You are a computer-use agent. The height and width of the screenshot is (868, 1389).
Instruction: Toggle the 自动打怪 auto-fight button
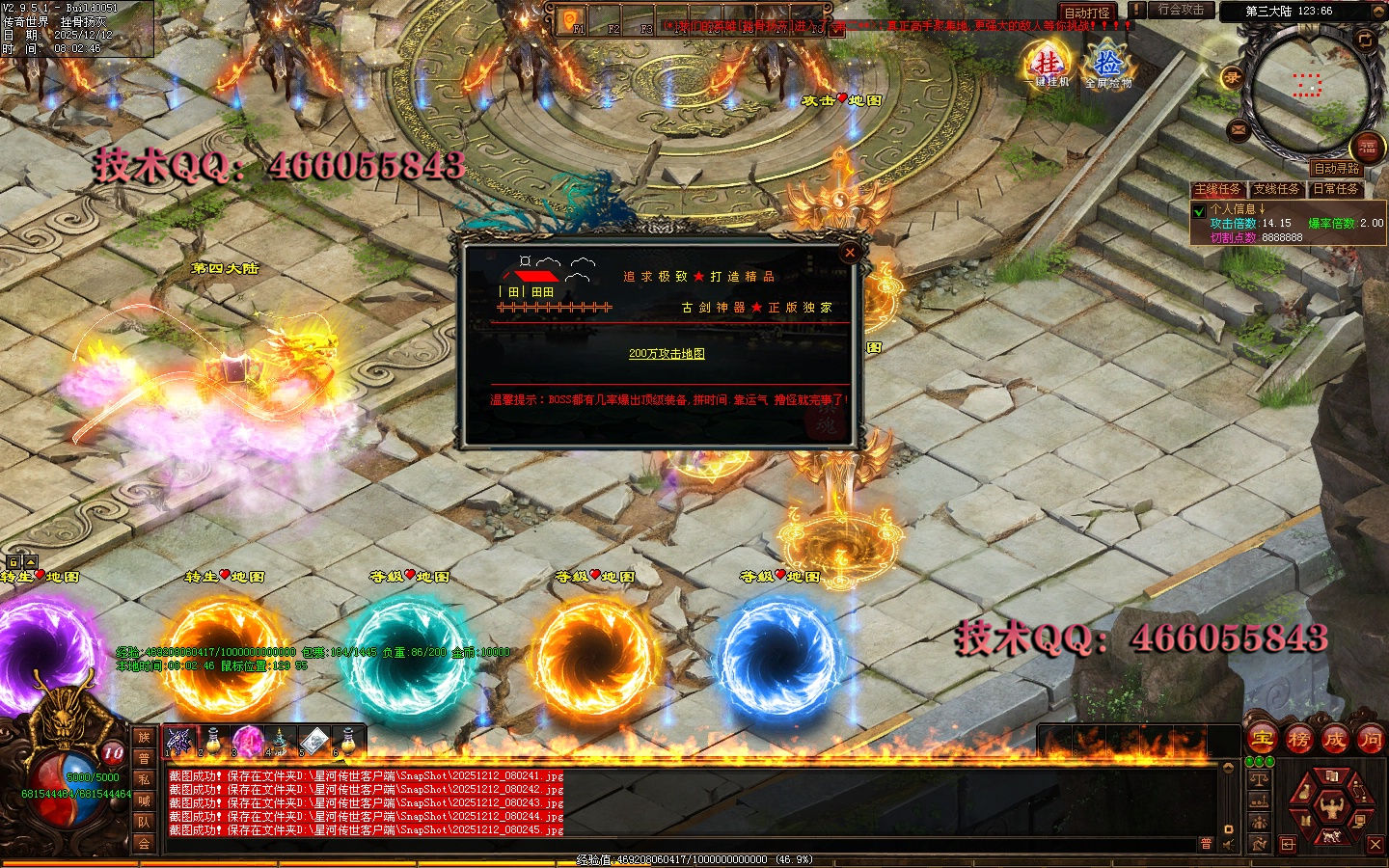click(1086, 13)
